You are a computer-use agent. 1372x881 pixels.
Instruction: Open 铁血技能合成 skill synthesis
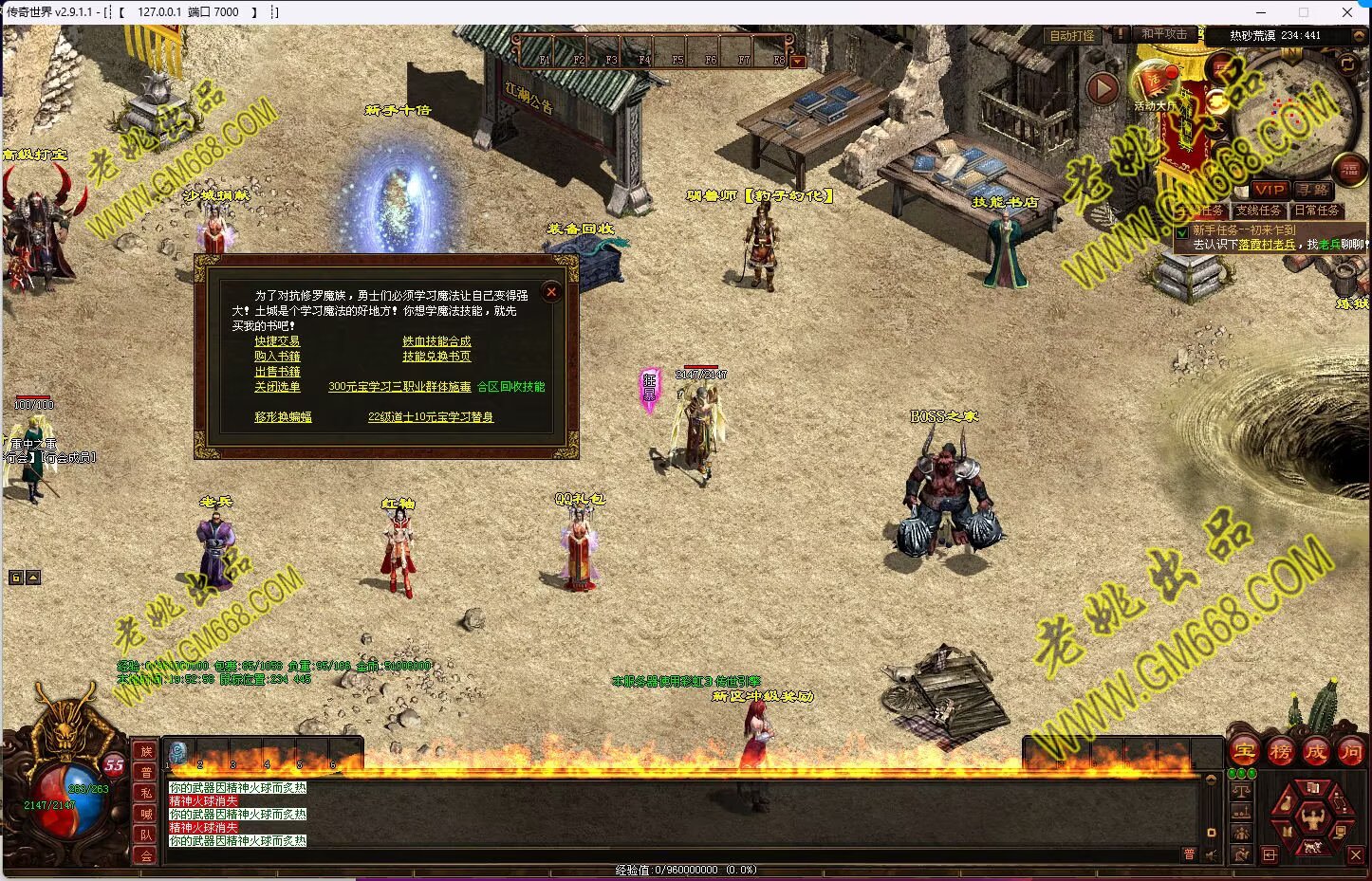[436, 341]
